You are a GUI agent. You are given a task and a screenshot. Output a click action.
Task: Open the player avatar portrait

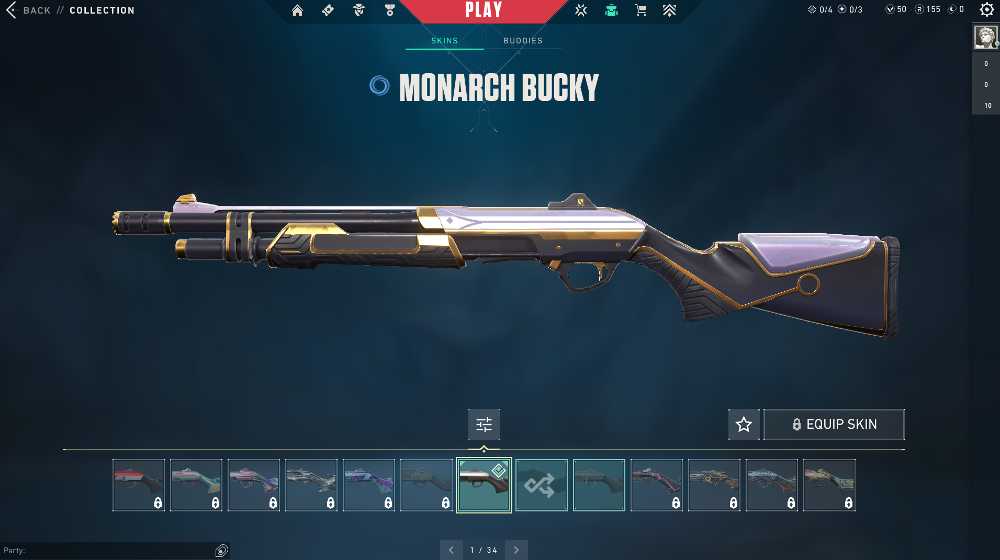click(985, 36)
